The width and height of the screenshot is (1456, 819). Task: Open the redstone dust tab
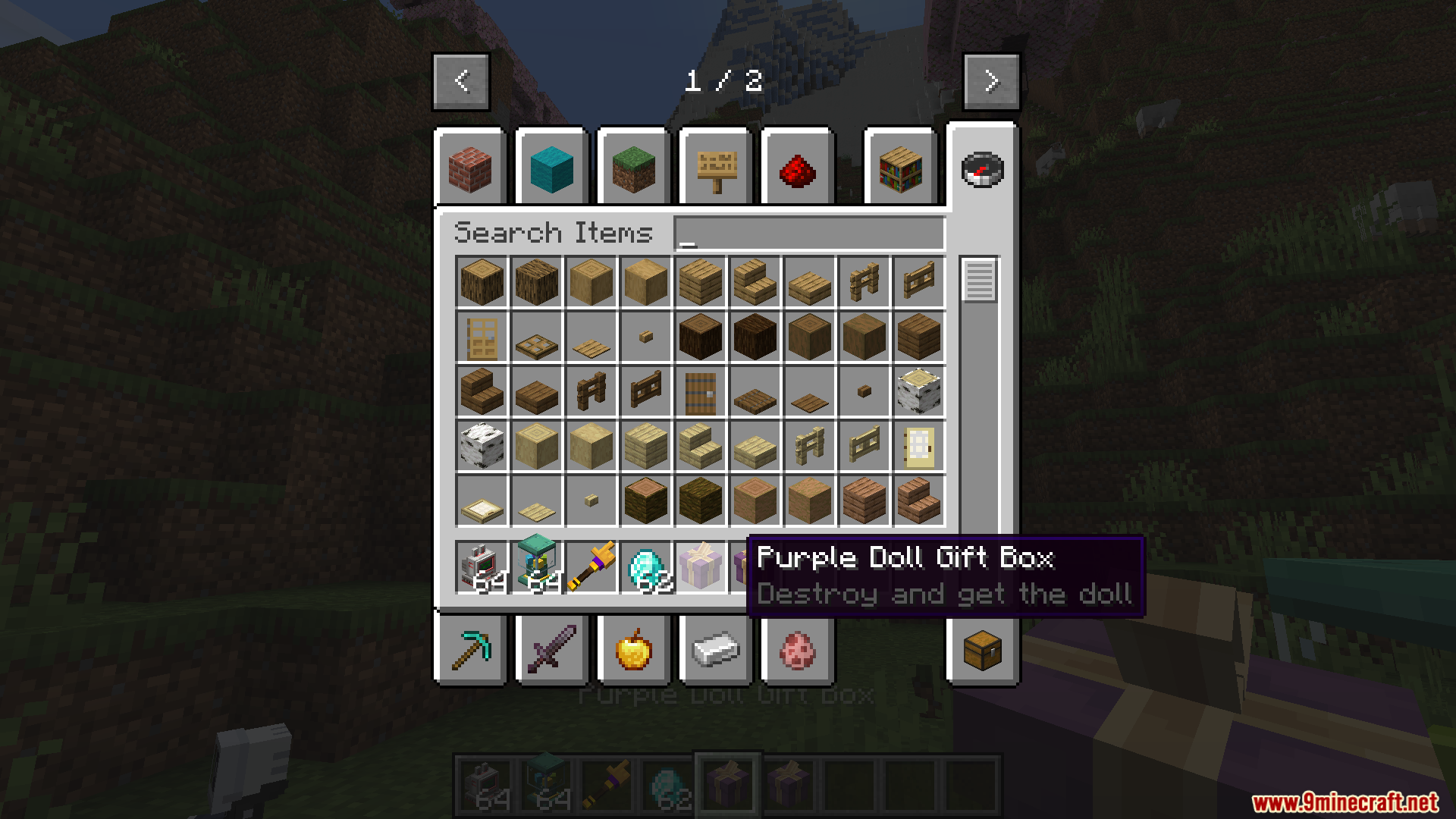[798, 168]
